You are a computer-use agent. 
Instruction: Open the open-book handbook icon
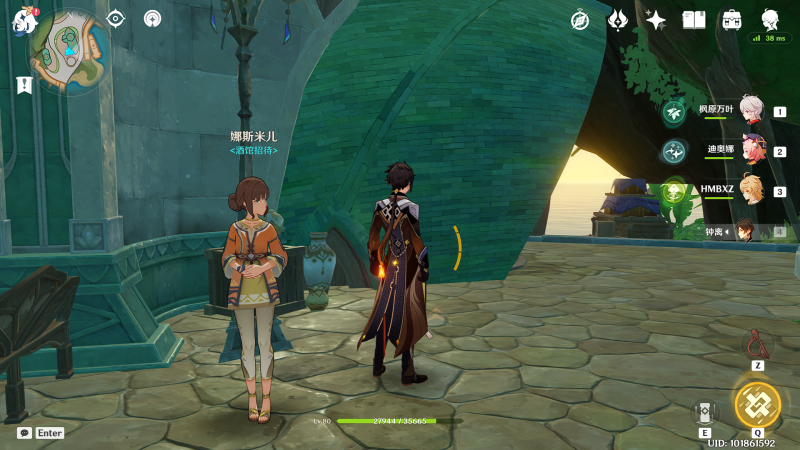694,20
